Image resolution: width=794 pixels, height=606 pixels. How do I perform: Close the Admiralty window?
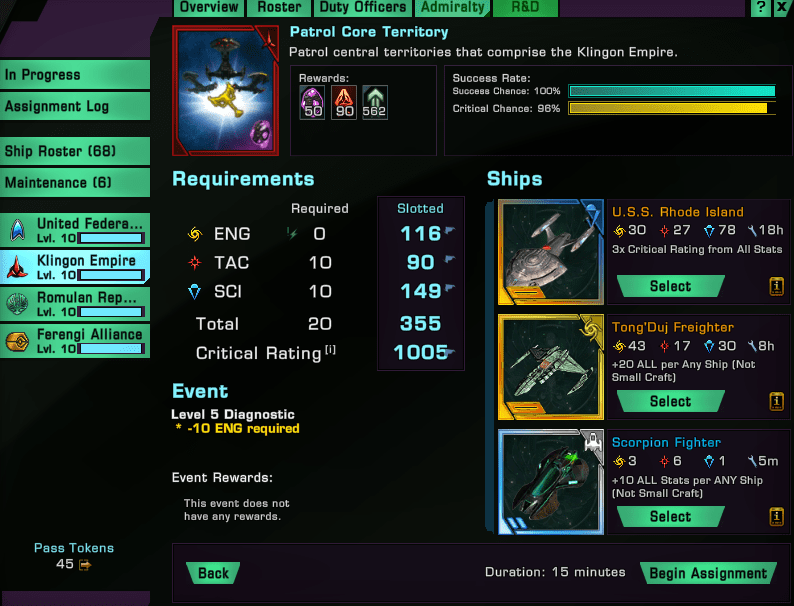781,7
